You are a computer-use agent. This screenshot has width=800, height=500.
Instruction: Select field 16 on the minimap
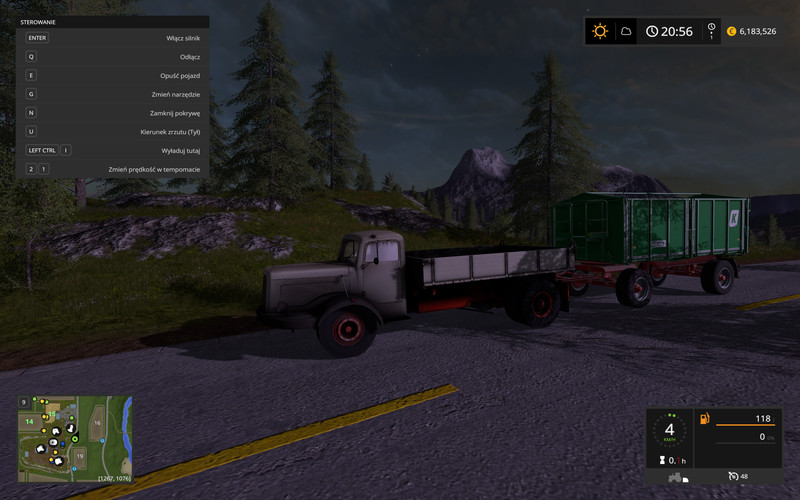[x=97, y=423]
